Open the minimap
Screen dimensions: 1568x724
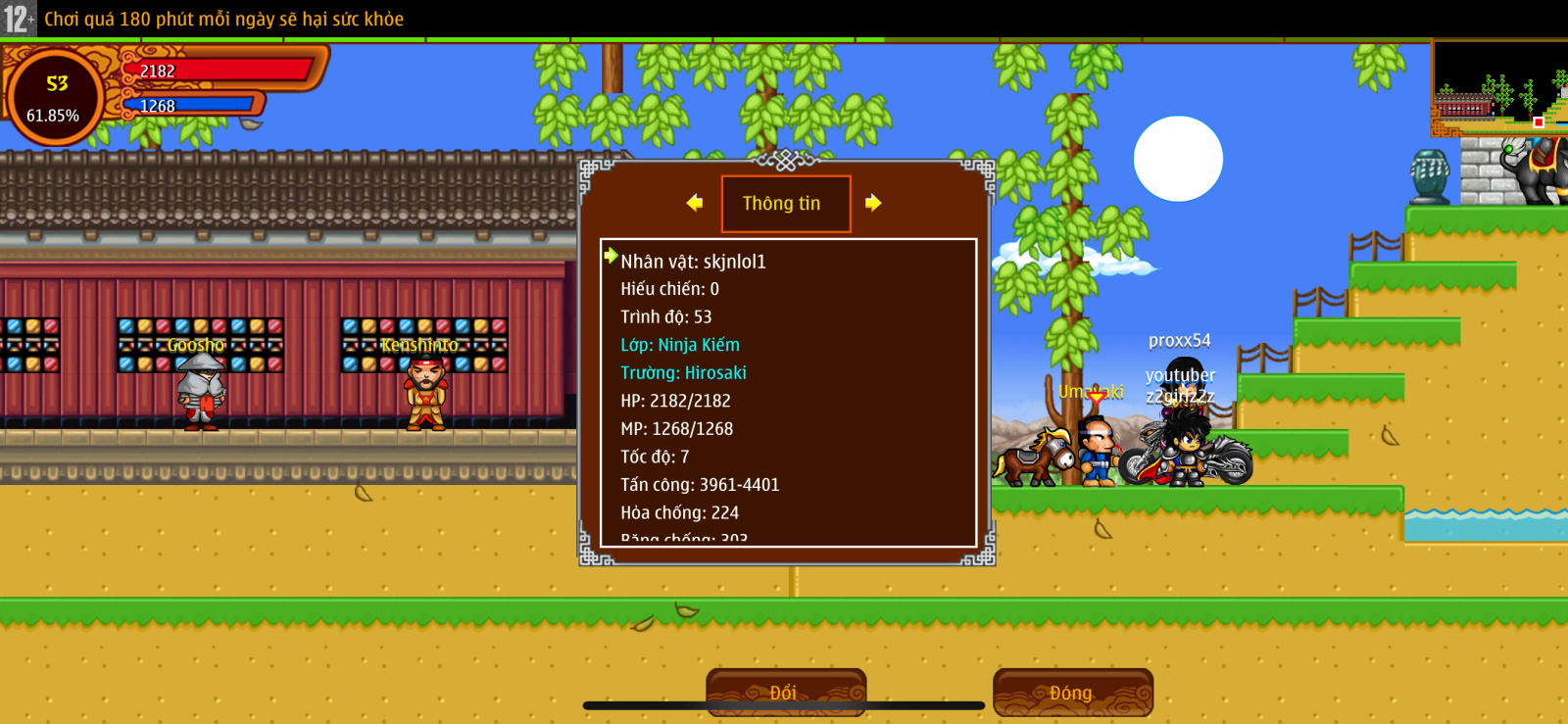click(1499, 88)
